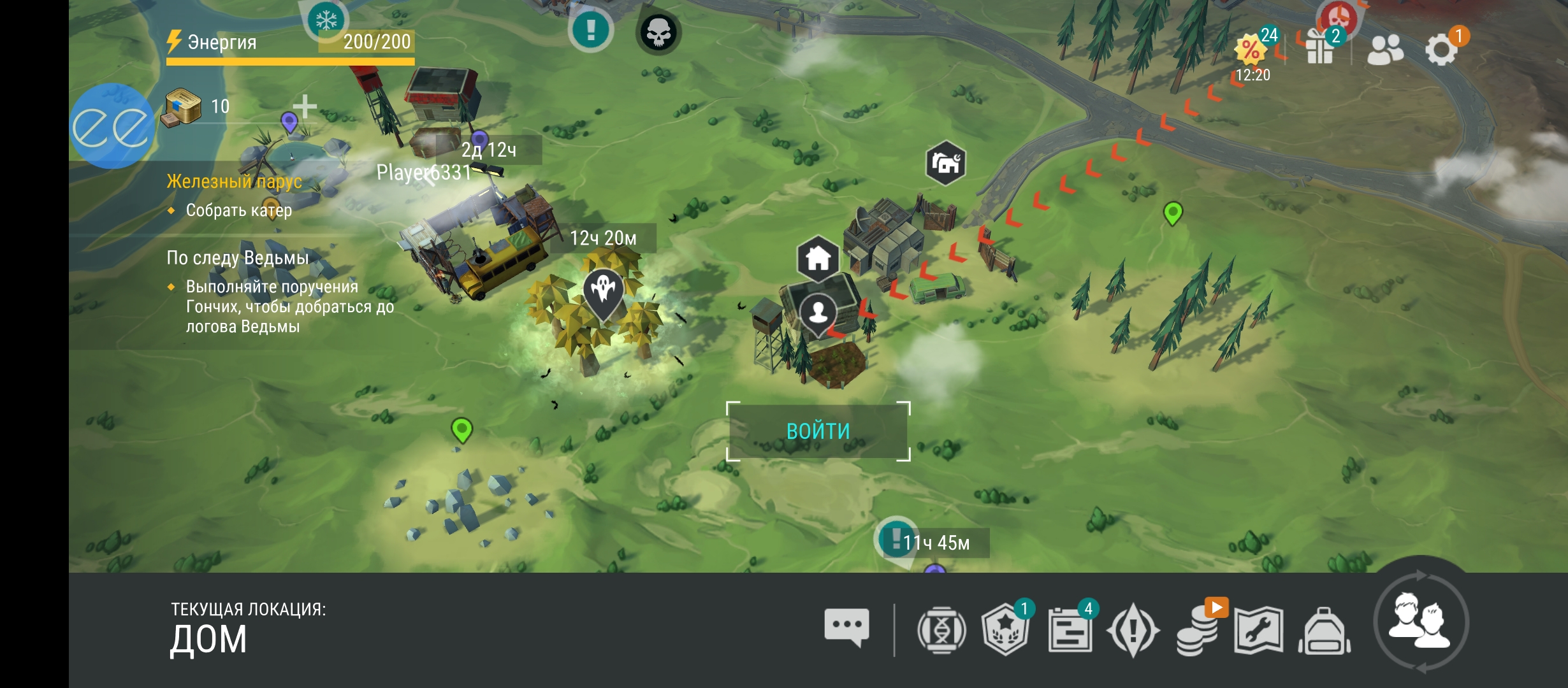
Task: Add more supply crates with plus
Action: [305, 106]
